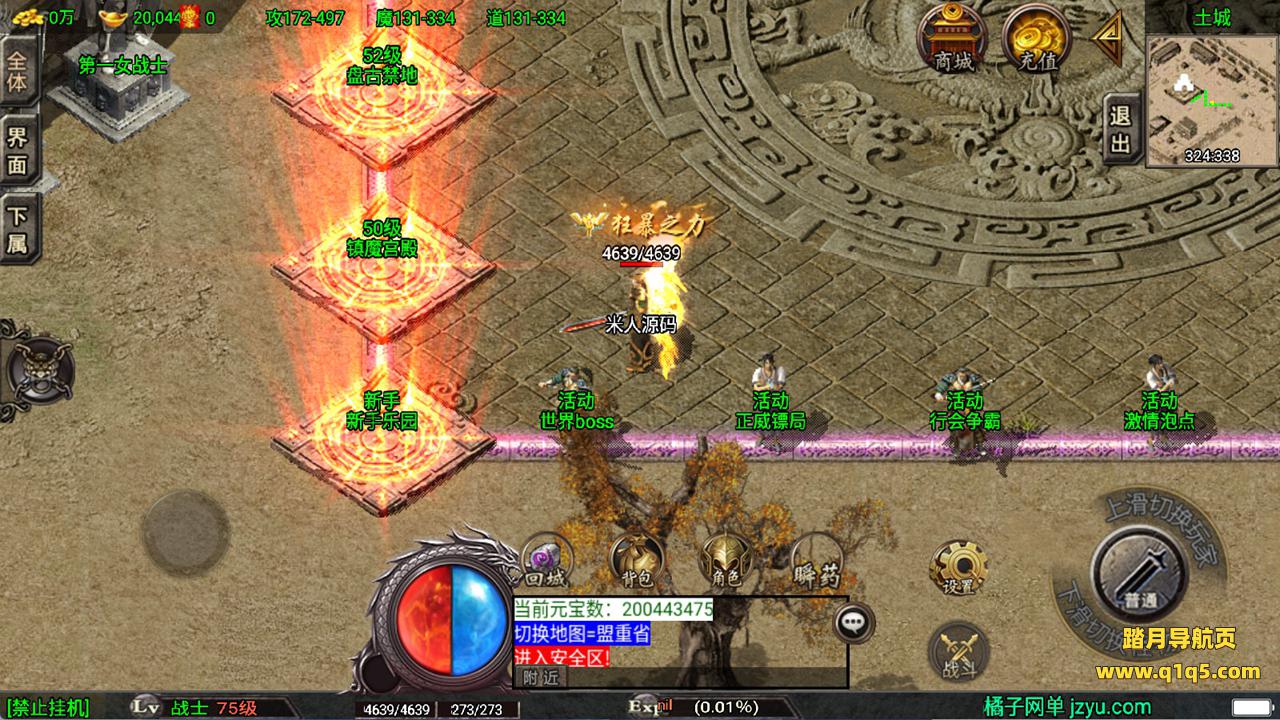This screenshot has width=1280, height=720.
Task: Open the 设置 settings gear
Action: 958,569
